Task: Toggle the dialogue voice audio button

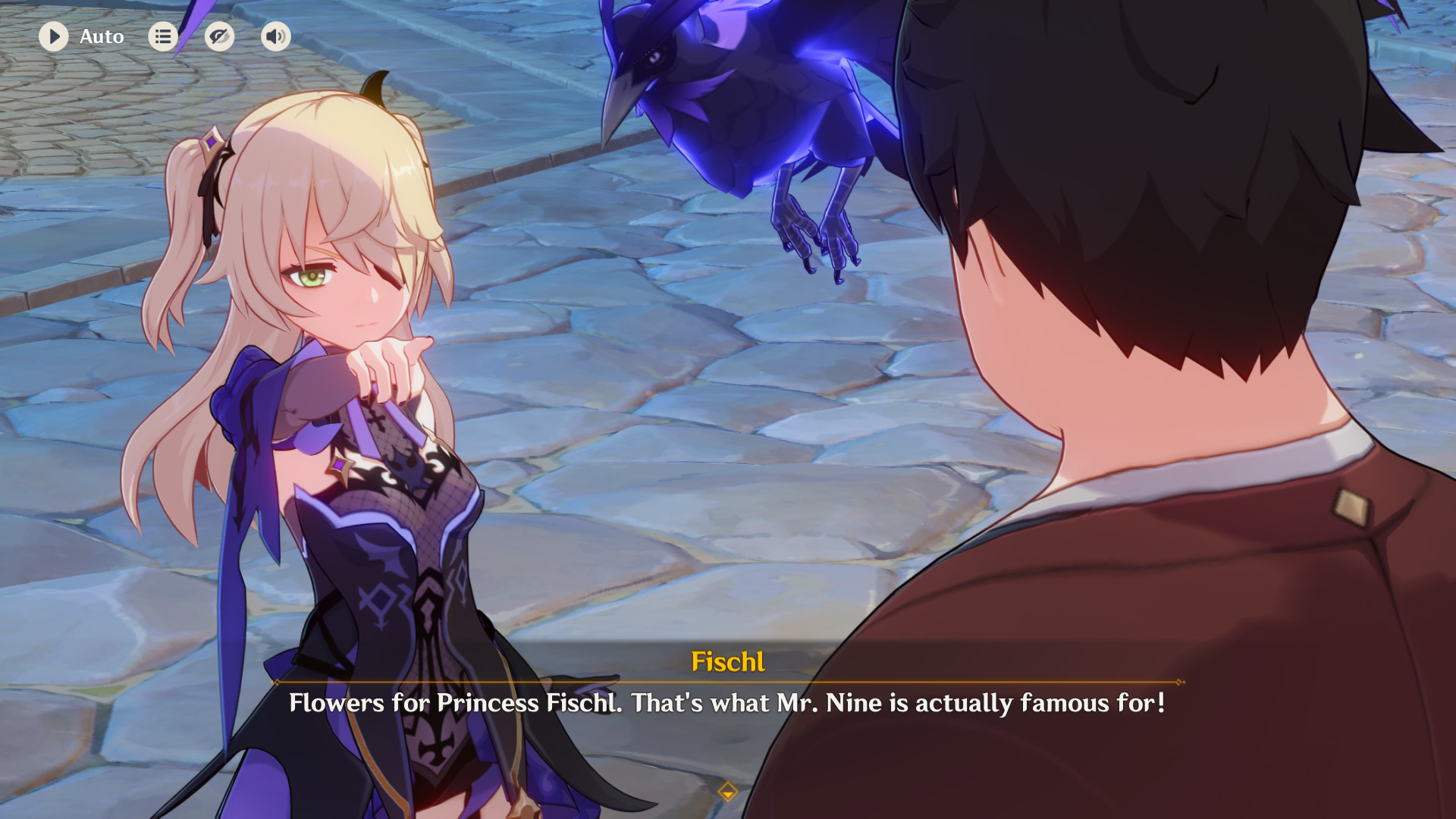Action: coord(275,36)
